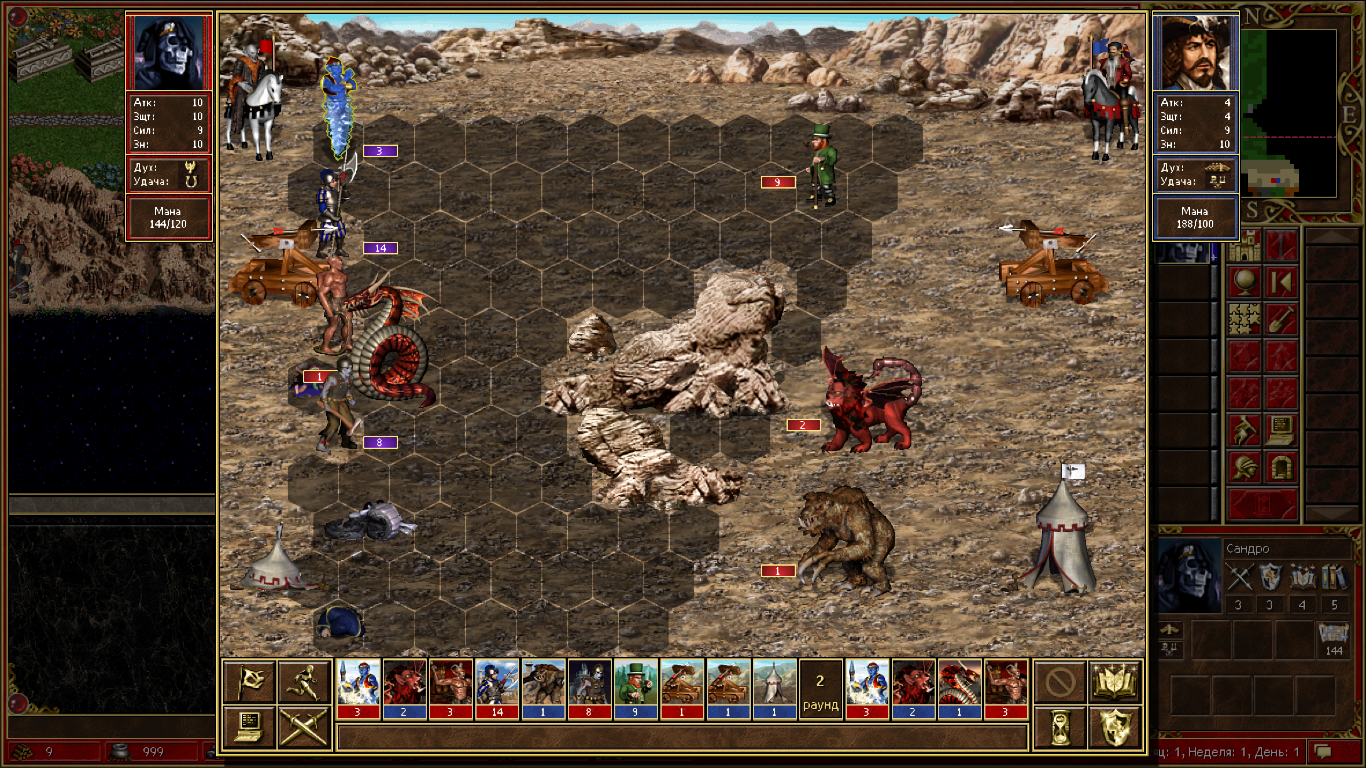Viewport: 1366px width, 768px height.
Task: Open the chat bubble icon in the status bar
Action: (x=1324, y=751)
